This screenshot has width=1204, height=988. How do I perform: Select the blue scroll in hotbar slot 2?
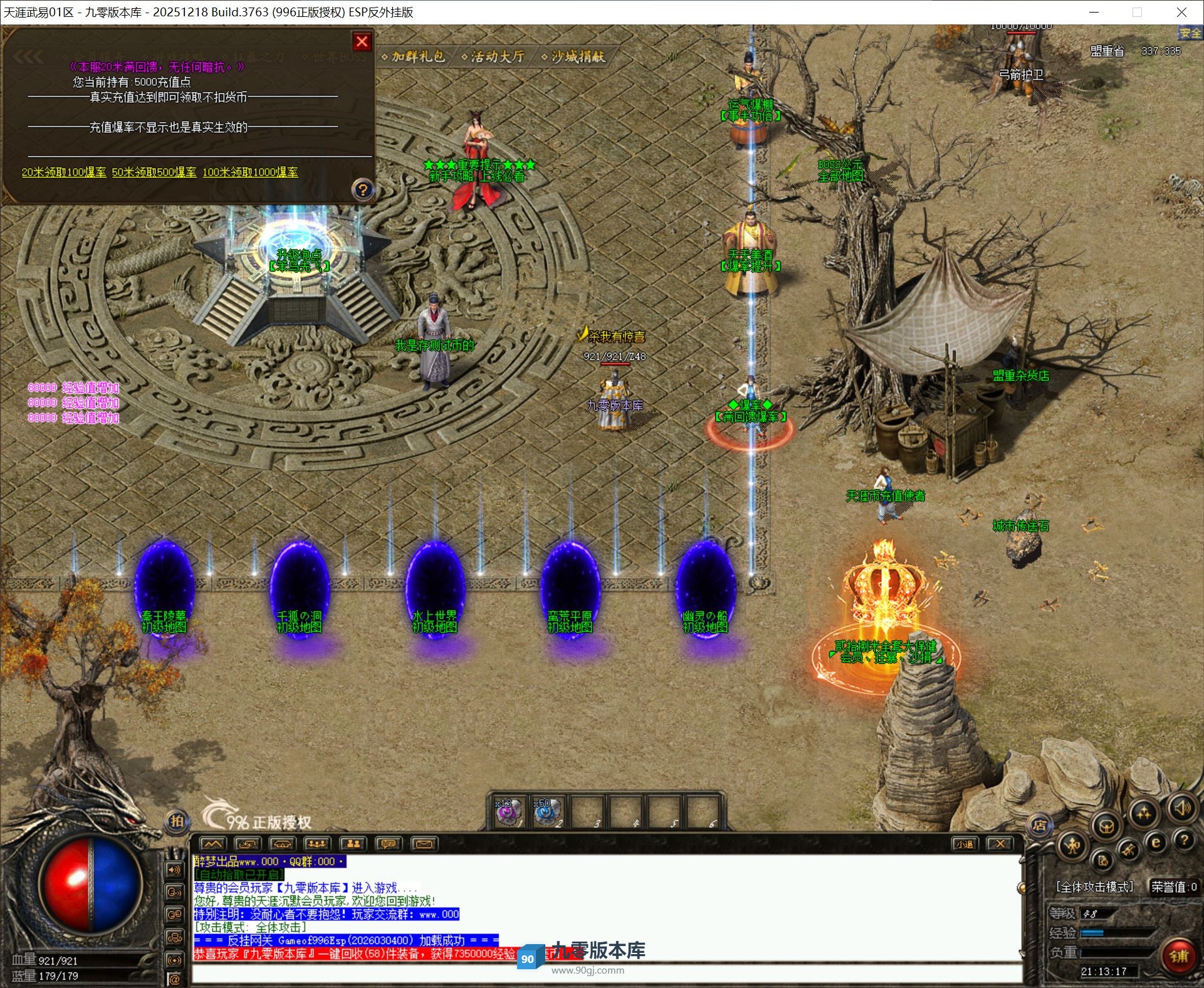[x=547, y=812]
